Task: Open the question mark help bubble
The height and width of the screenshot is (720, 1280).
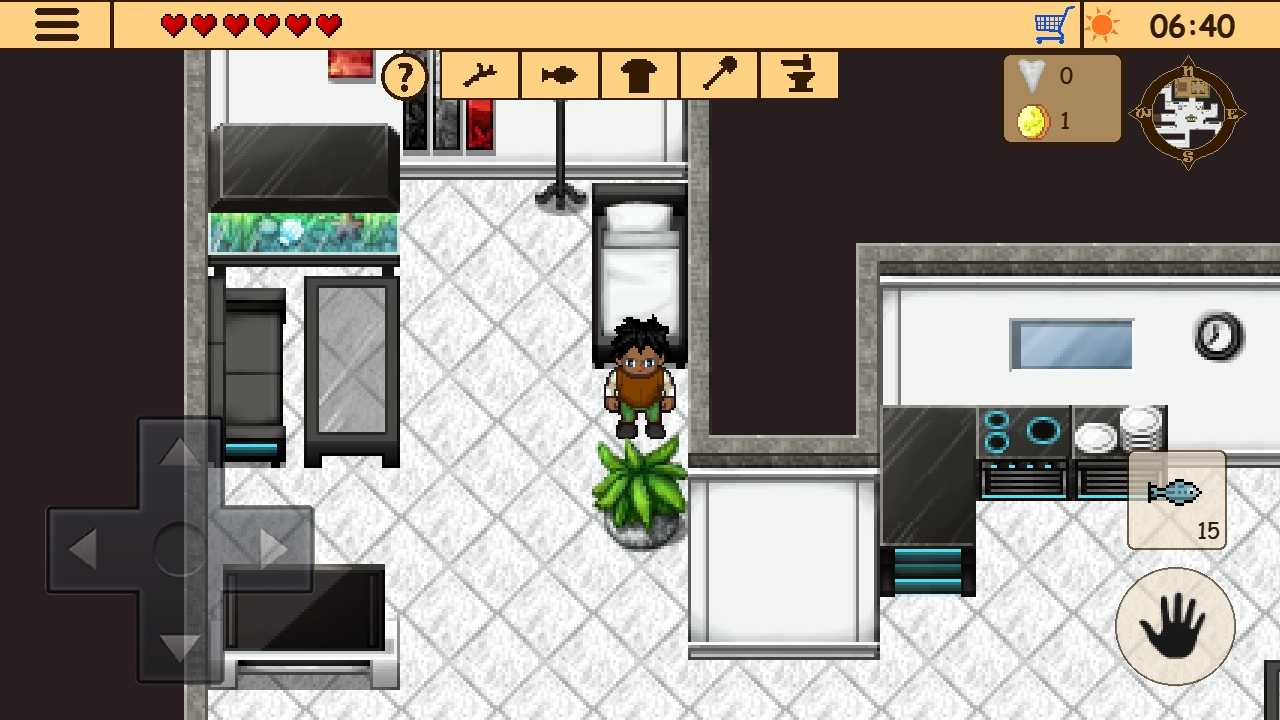Action: coord(404,75)
